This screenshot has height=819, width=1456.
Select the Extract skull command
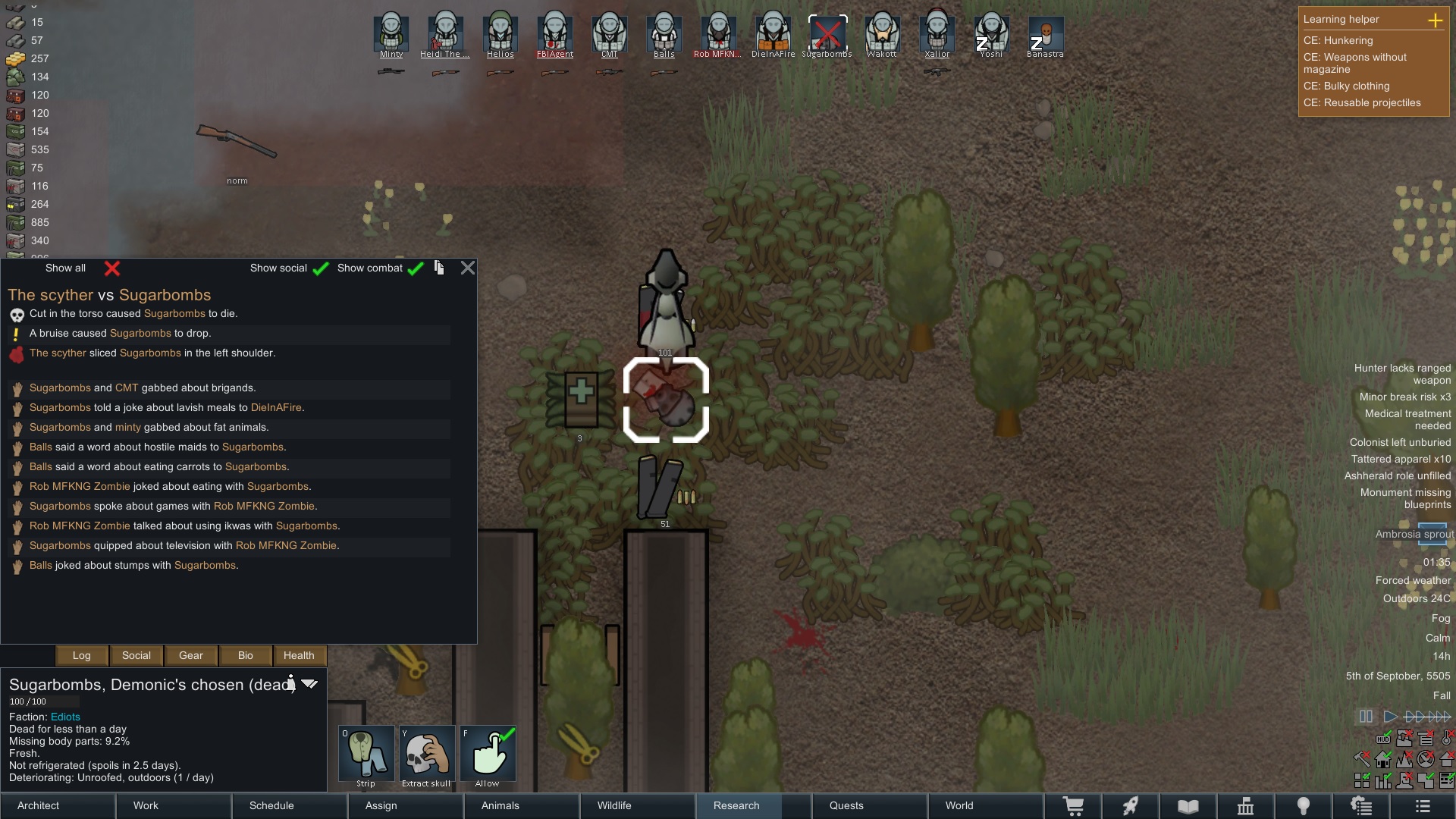(x=427, y=755)
